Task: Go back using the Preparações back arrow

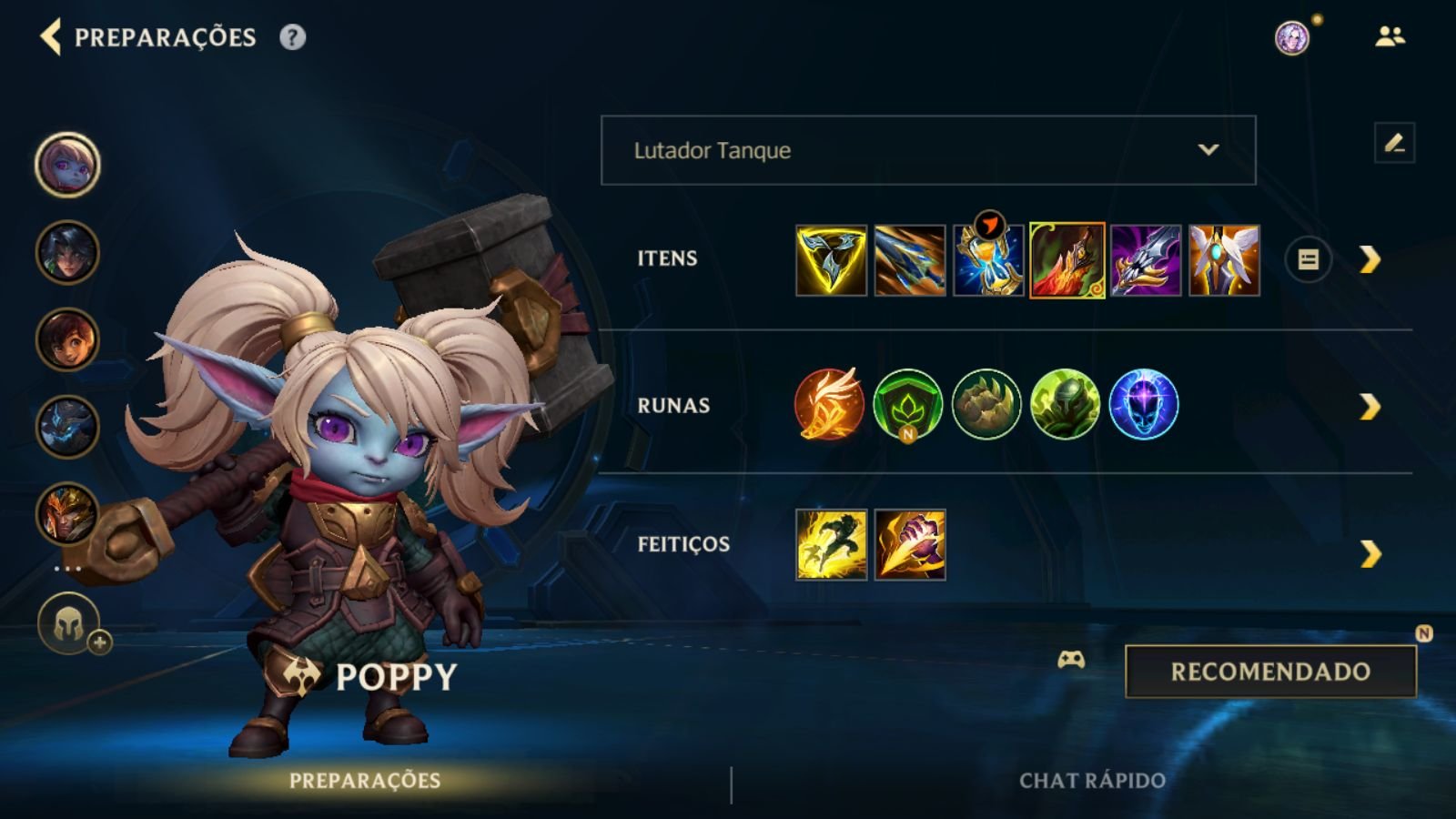Action: 52,38
